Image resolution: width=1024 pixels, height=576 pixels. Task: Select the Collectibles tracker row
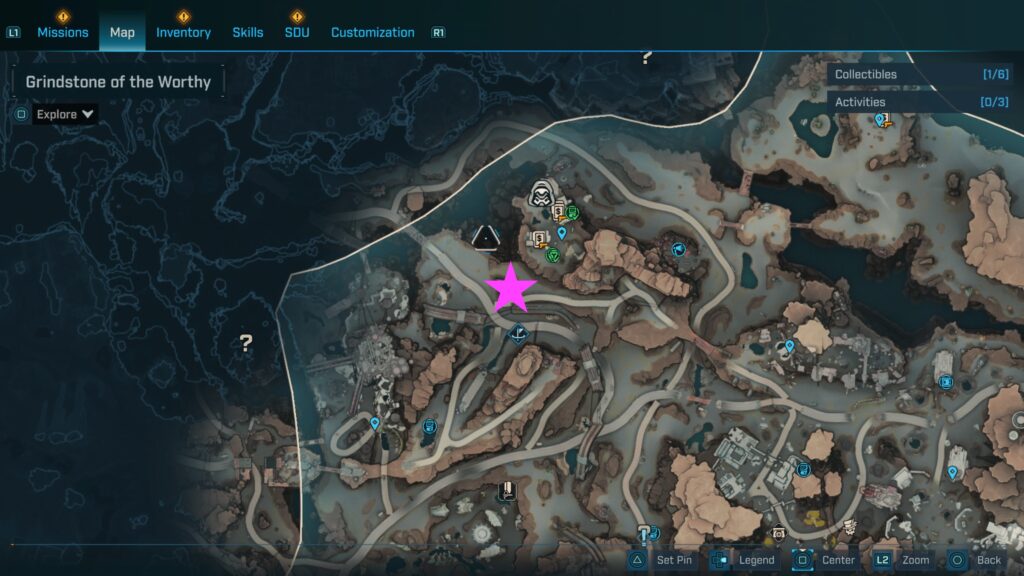(x=922, y=74)
